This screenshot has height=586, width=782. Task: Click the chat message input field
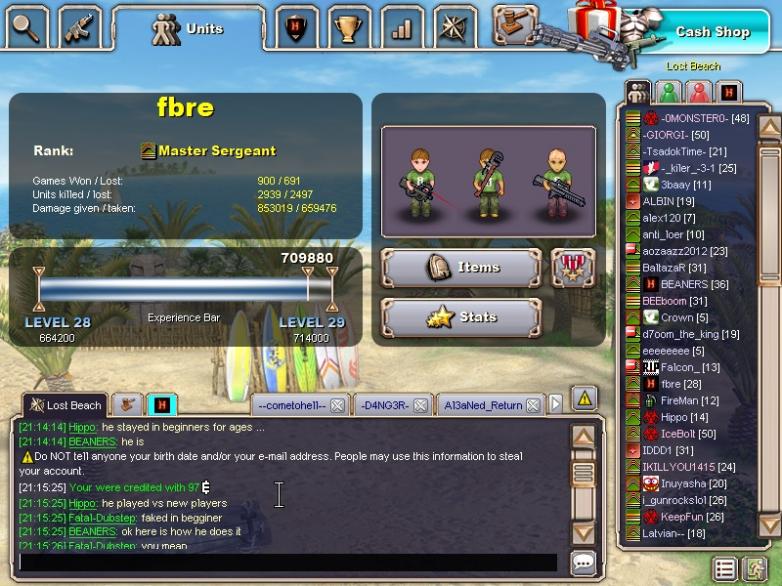[x=288, y=562]
